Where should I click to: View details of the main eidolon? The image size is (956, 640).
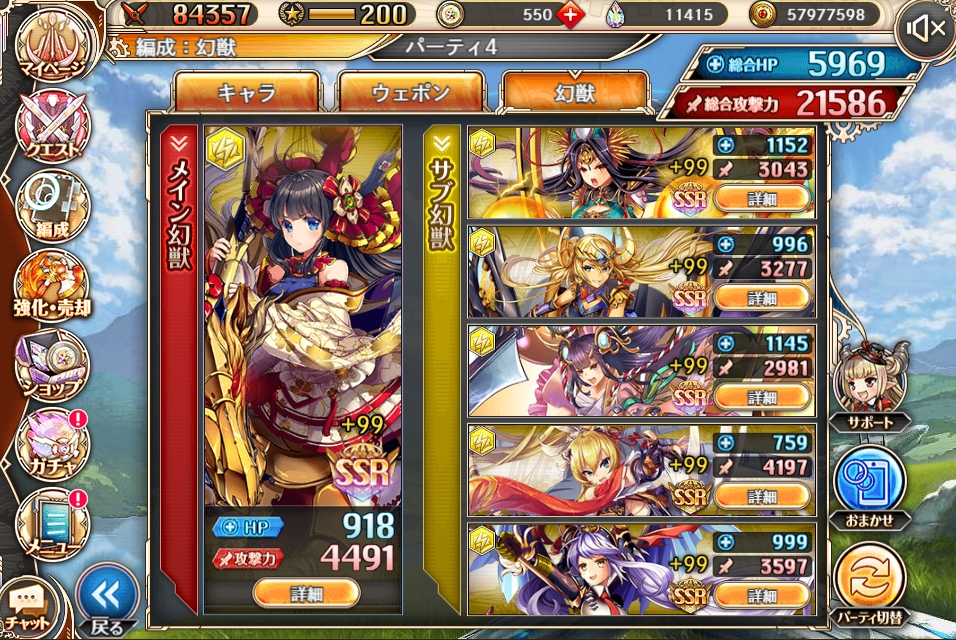tap(306, 593)
